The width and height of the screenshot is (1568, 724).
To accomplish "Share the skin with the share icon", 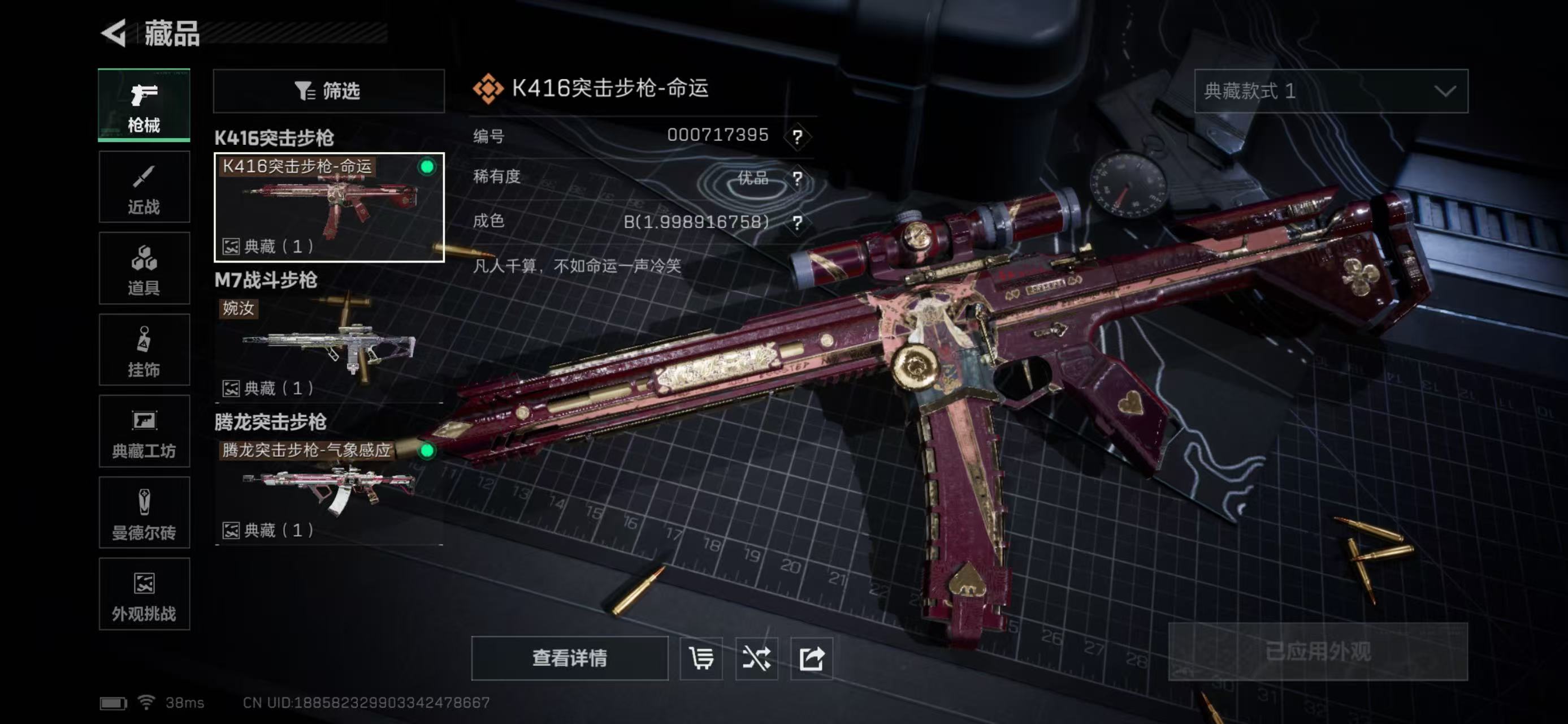I will [x=811, y=658].
